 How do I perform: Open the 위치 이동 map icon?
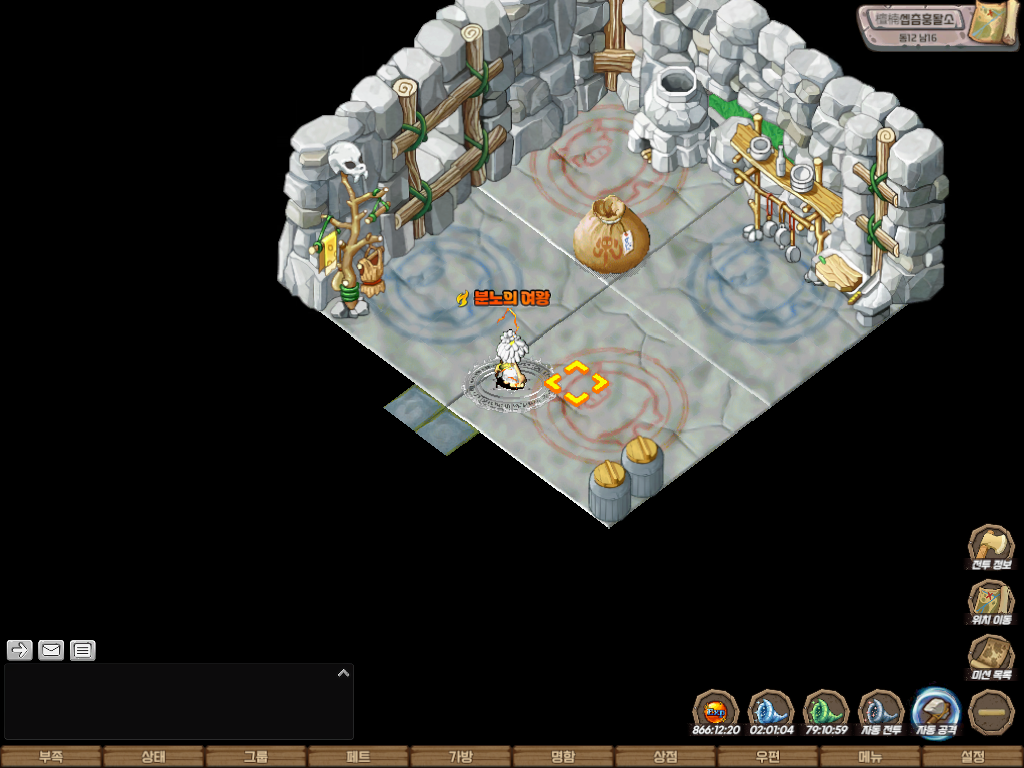pos(991,603)
